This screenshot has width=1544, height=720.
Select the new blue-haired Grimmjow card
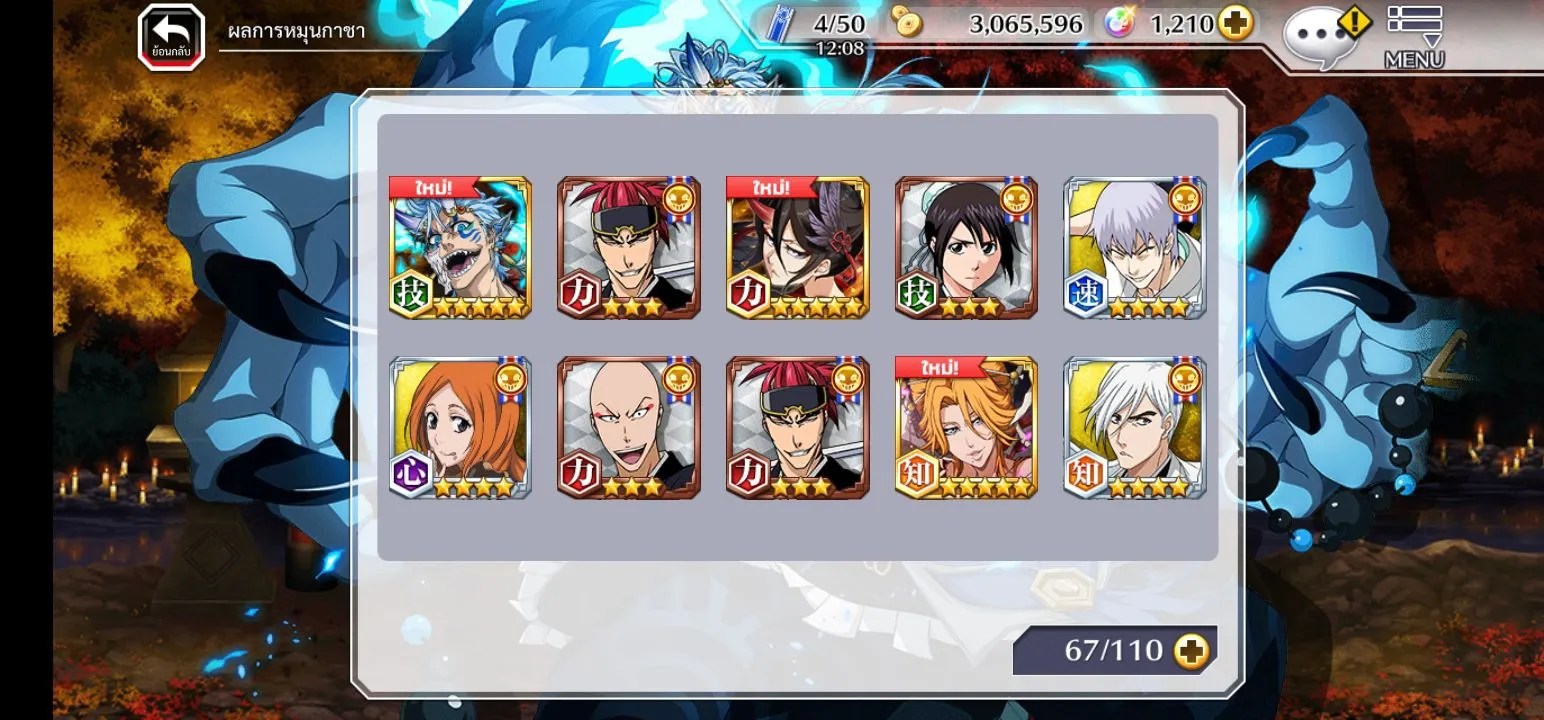click(x=460, y=248)
